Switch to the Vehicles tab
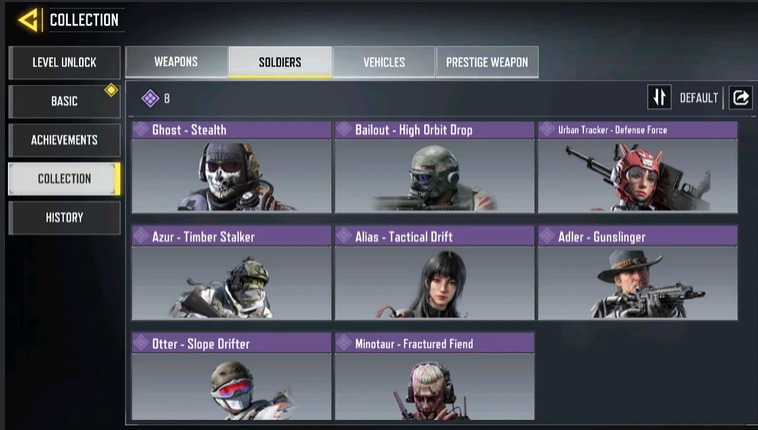The height and width of the screenshot is (430, 758). point(384,62)
